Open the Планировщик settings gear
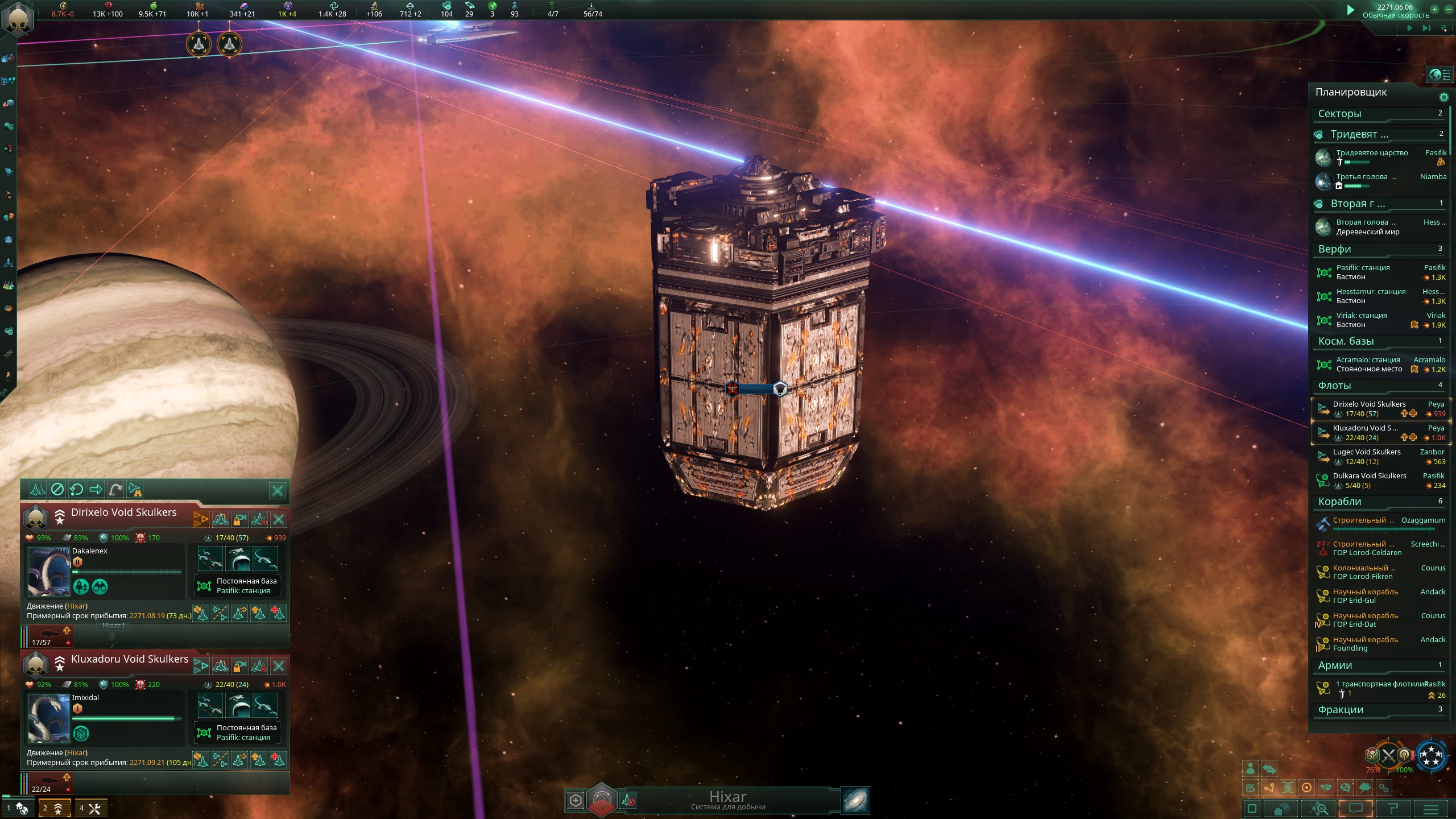Viewport: 1456px width, 819px height. pos(1443,97)
